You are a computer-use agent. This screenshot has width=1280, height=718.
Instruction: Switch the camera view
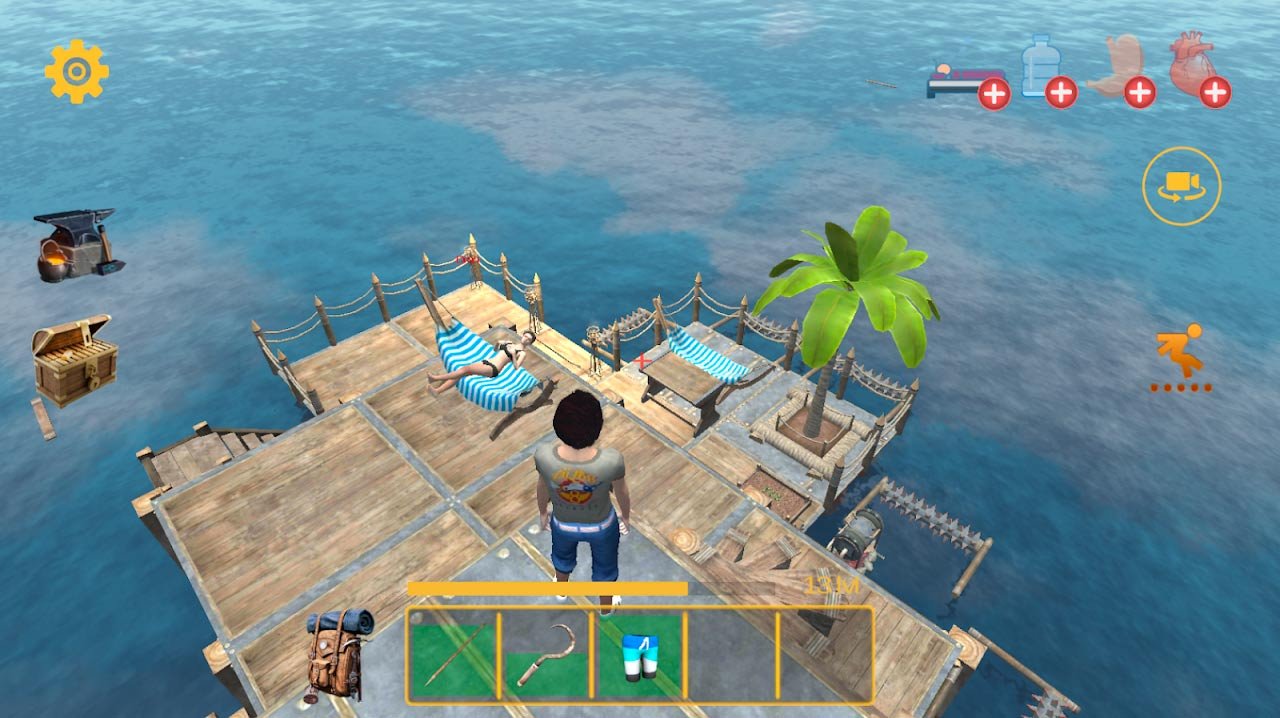[x=1181, y=186]
